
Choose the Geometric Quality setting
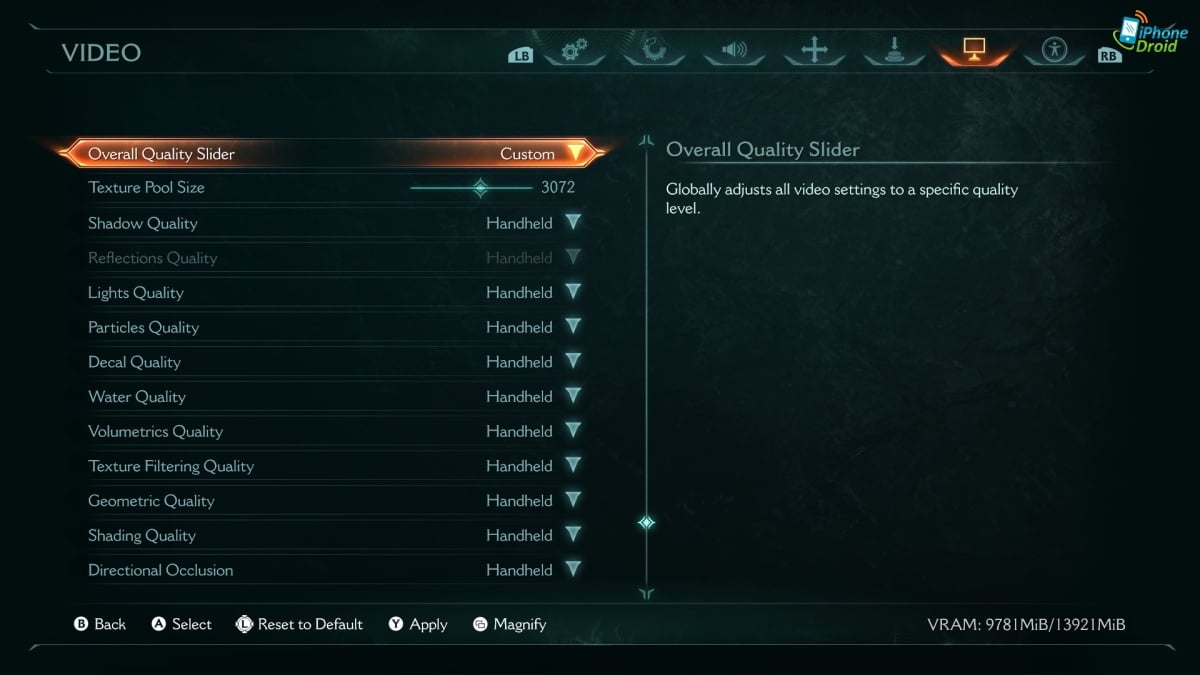coord(573,500)
